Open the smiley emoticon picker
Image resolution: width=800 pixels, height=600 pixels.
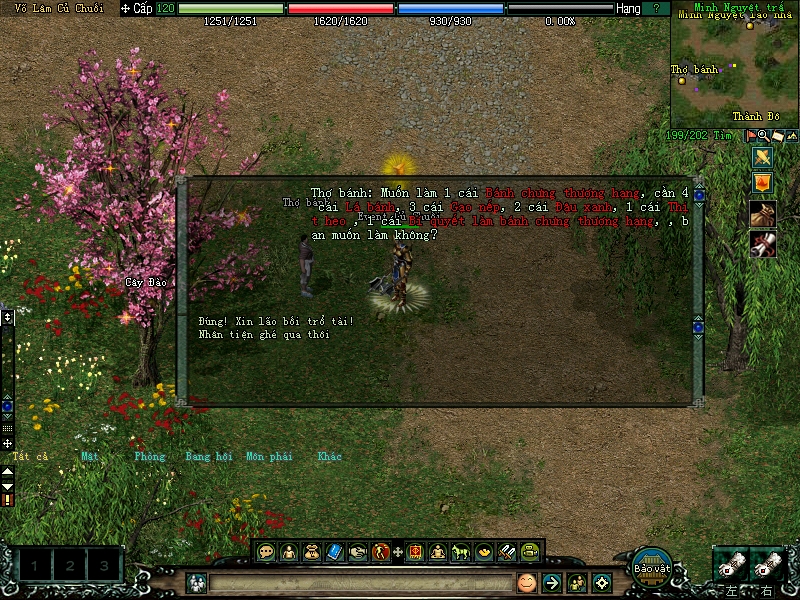527,582
